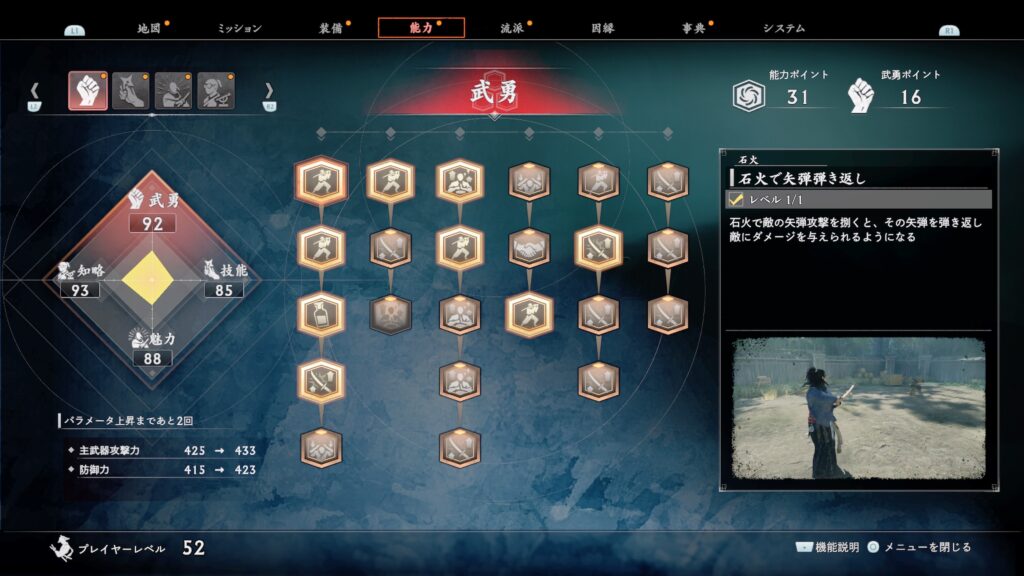The width and height of the screenshot is (1024, 576).
Task: Select the handshake skill node
Action: pos(529,248)
